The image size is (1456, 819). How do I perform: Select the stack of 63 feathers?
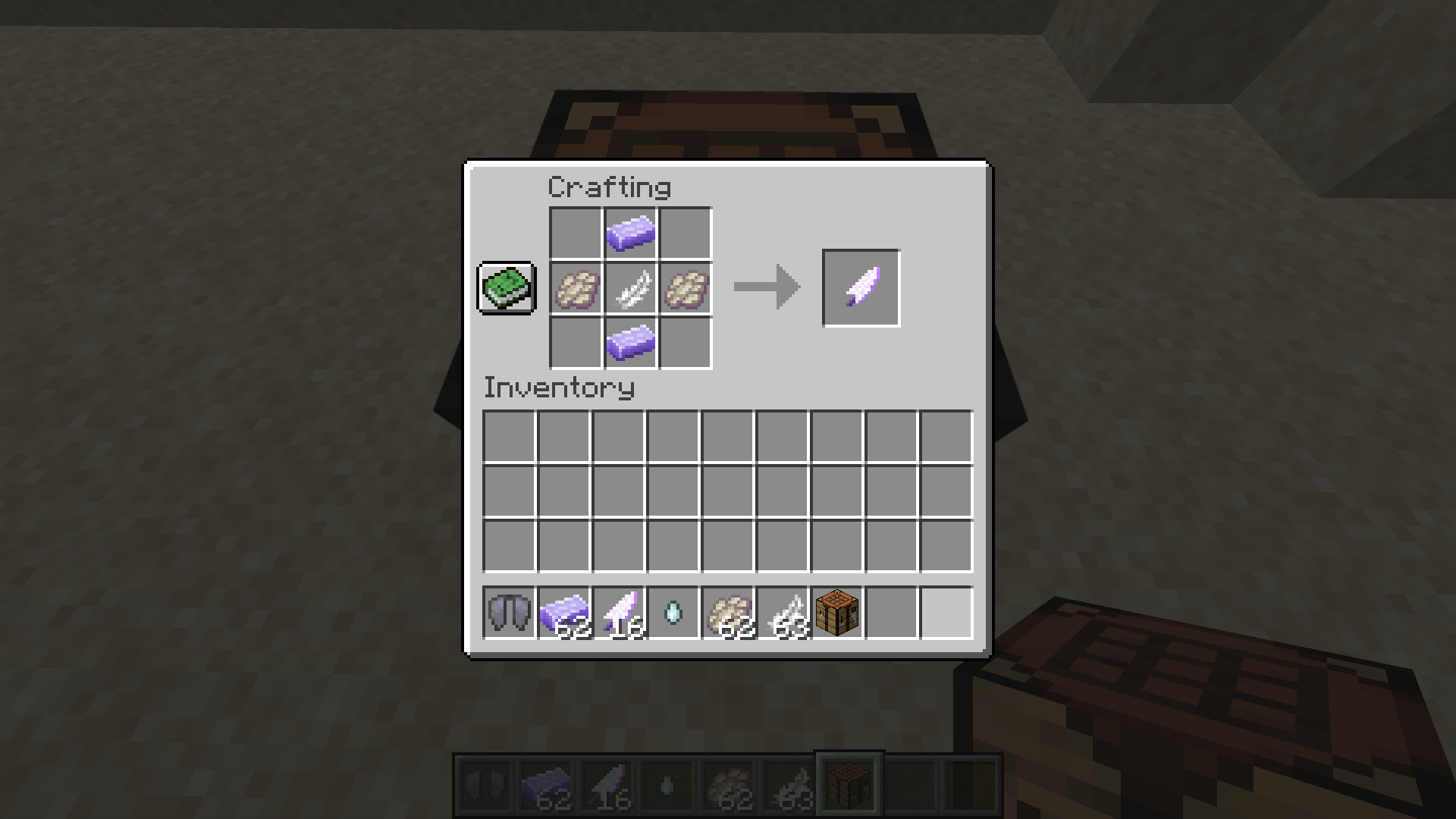point(781,613)
